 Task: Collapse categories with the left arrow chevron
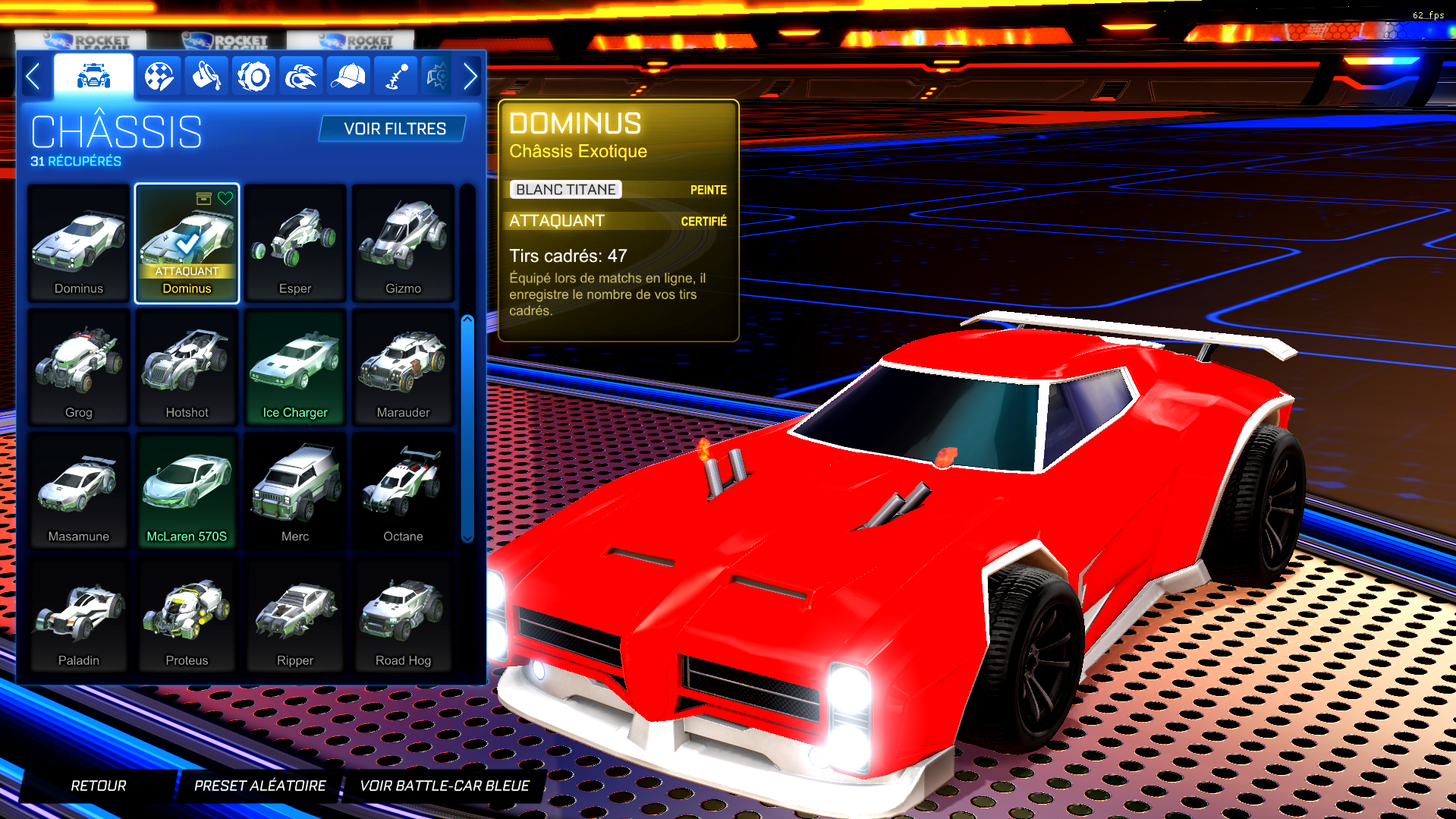click(33, 76)
